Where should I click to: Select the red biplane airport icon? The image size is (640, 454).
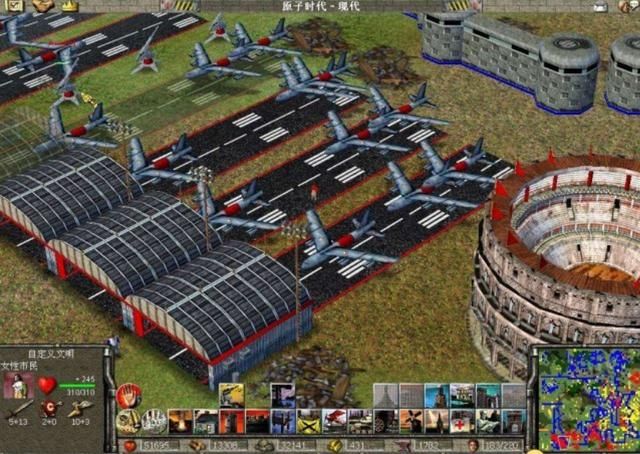[x=334, y=421]
